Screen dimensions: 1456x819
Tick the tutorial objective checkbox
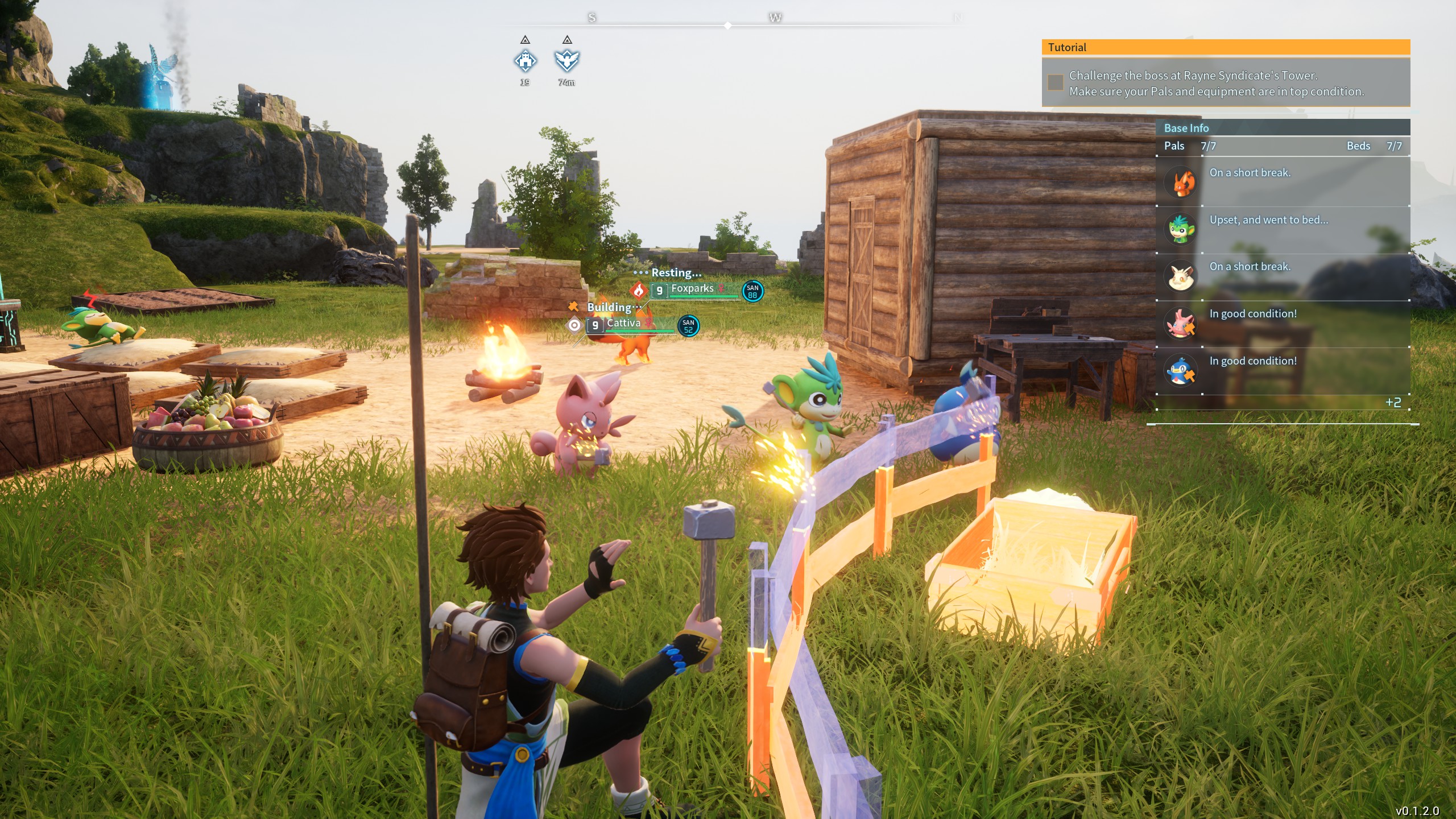coord(1056,82)
